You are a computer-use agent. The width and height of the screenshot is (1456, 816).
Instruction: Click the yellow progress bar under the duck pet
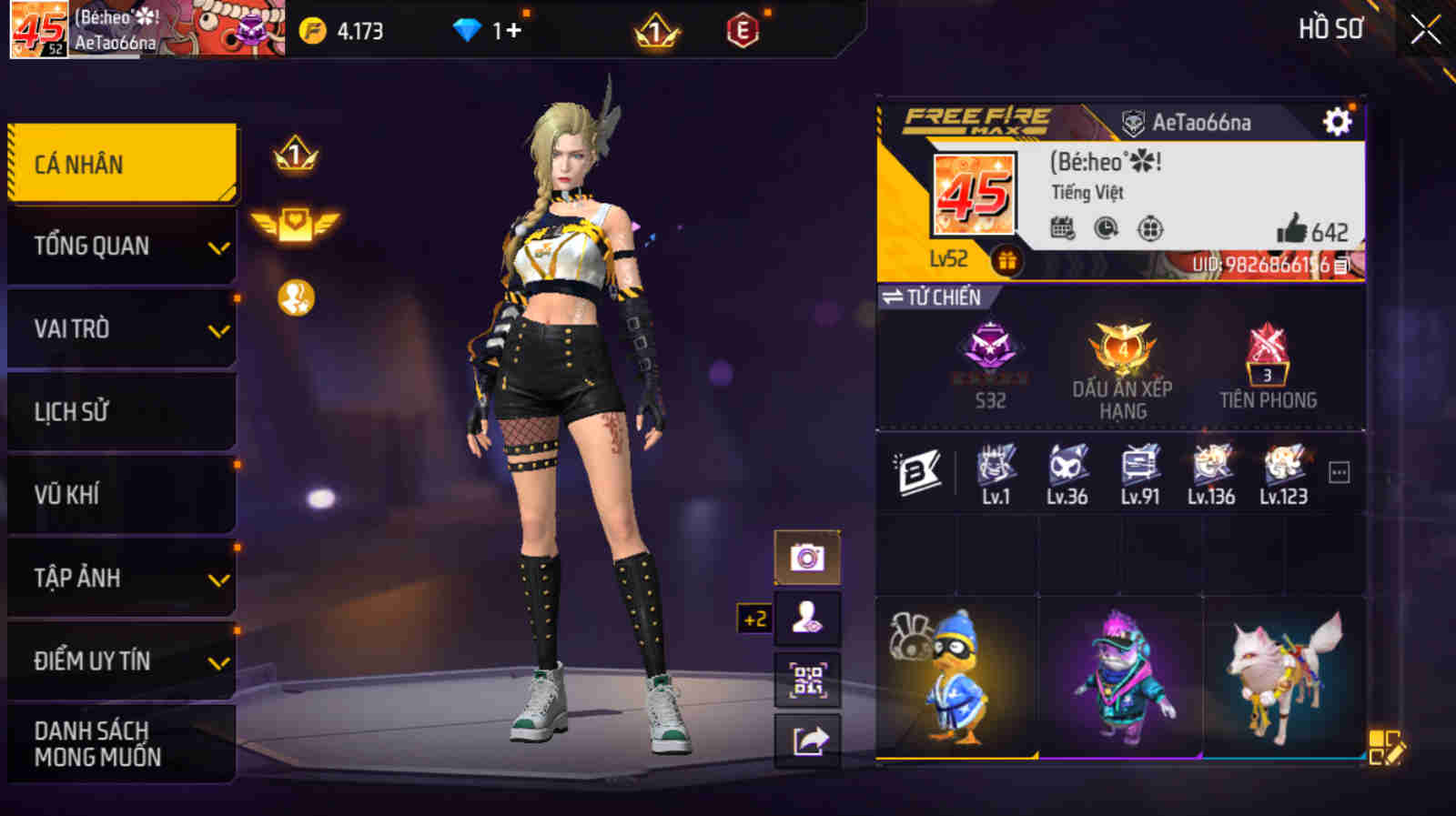pyautogui.click(x=955, y=755)
